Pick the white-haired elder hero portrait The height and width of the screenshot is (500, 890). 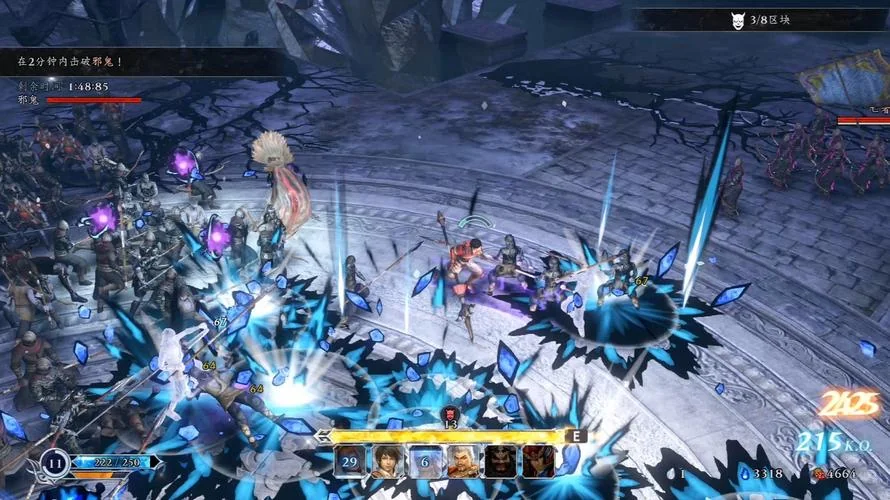(x=462, y=461)
